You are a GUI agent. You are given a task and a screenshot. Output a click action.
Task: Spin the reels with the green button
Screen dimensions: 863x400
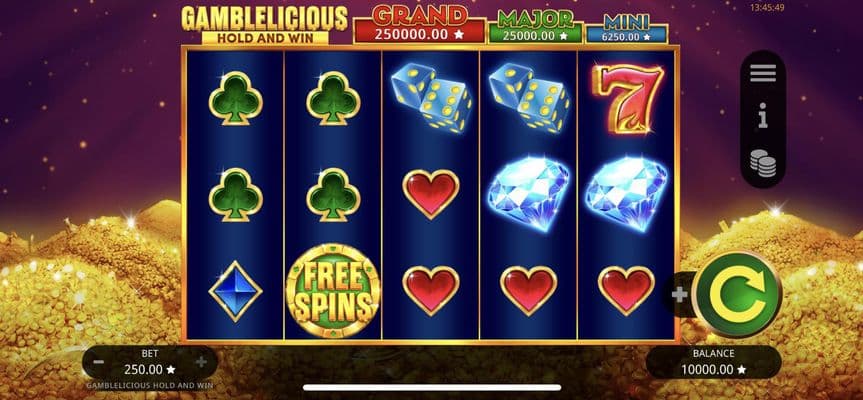(x=736, y=293)
